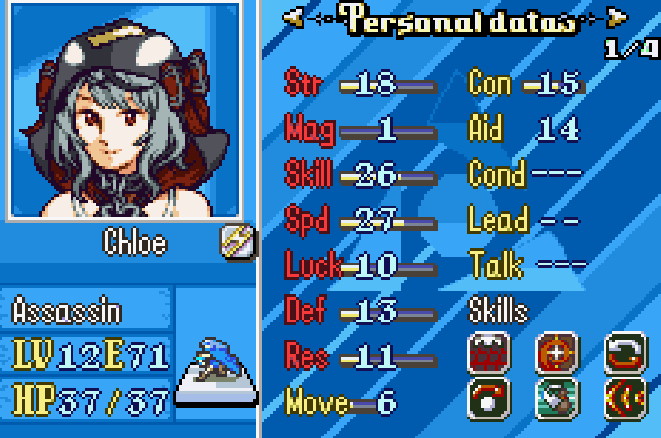Select the red sound waves skill icon
661x438 pixels.
[625, 397]
